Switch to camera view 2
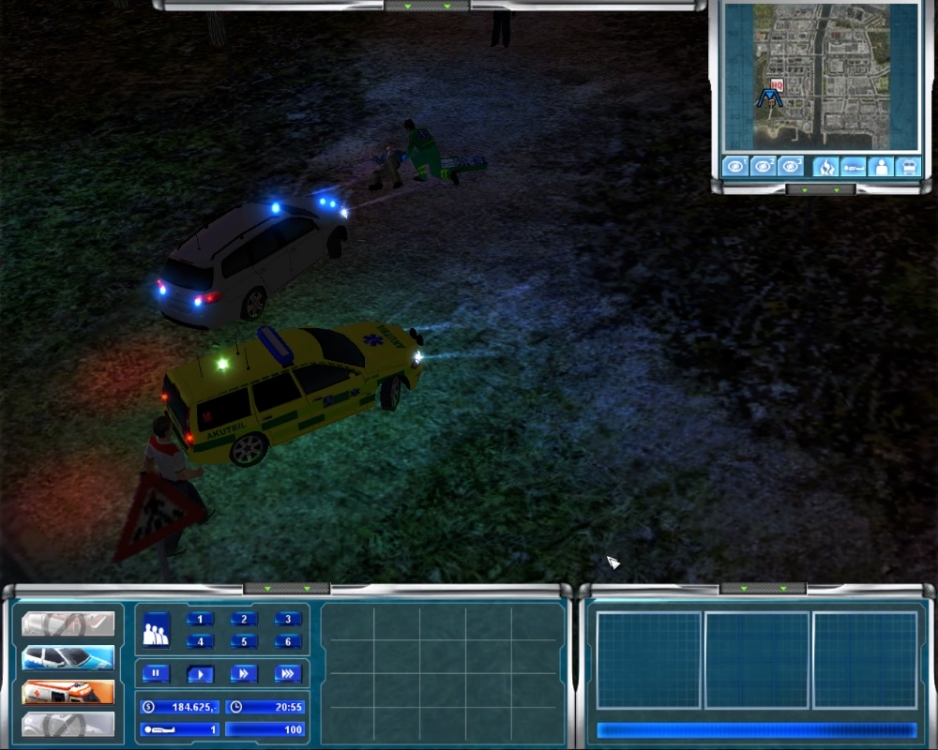 point(764,166)
